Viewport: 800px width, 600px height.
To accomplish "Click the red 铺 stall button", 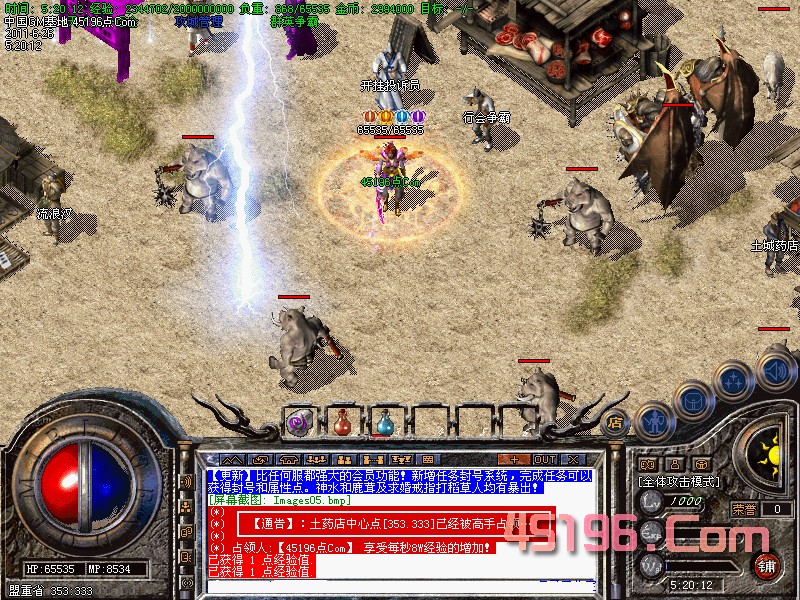I will (x=766, y=567).
